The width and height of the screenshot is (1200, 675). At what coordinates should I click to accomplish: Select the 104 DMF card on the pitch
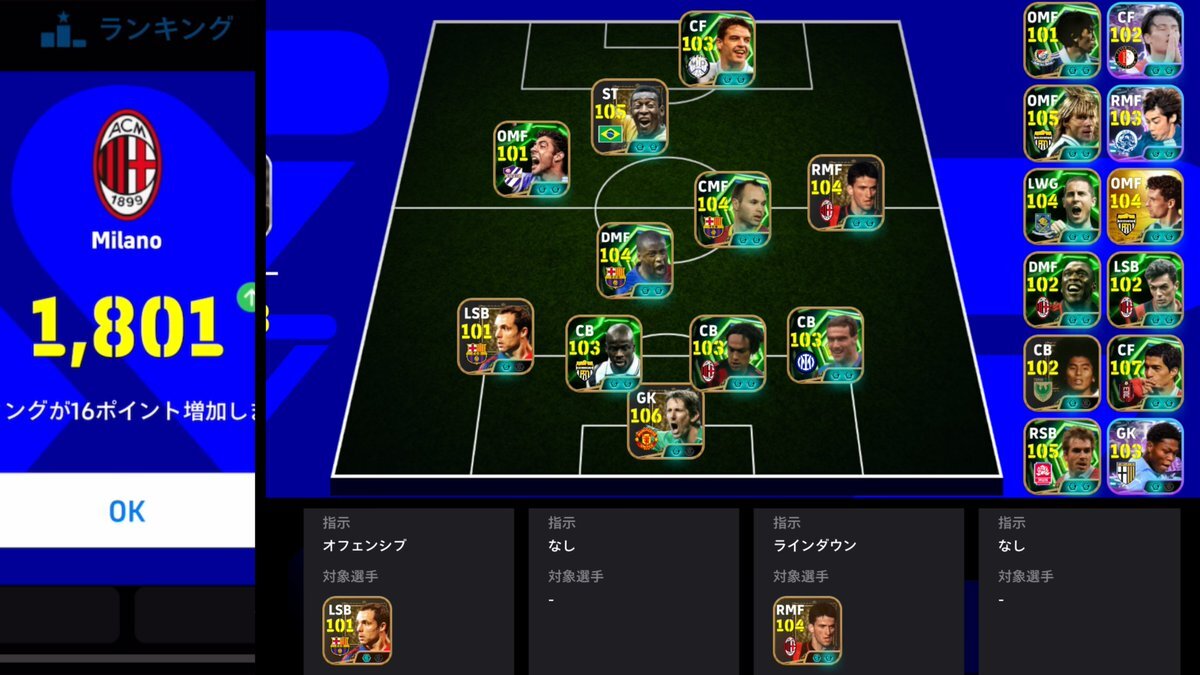[635, 260]
